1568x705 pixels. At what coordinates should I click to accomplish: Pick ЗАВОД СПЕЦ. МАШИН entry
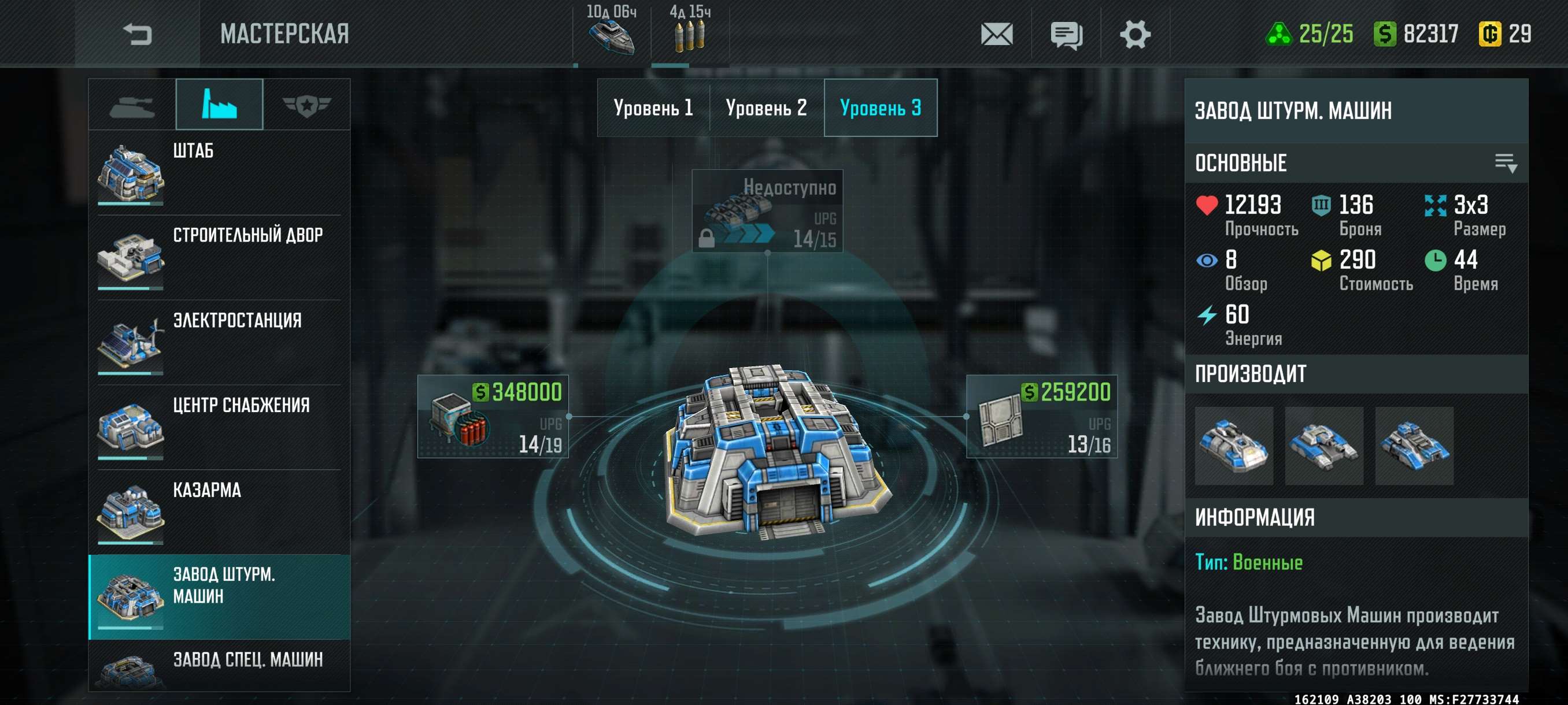point(219,666)
